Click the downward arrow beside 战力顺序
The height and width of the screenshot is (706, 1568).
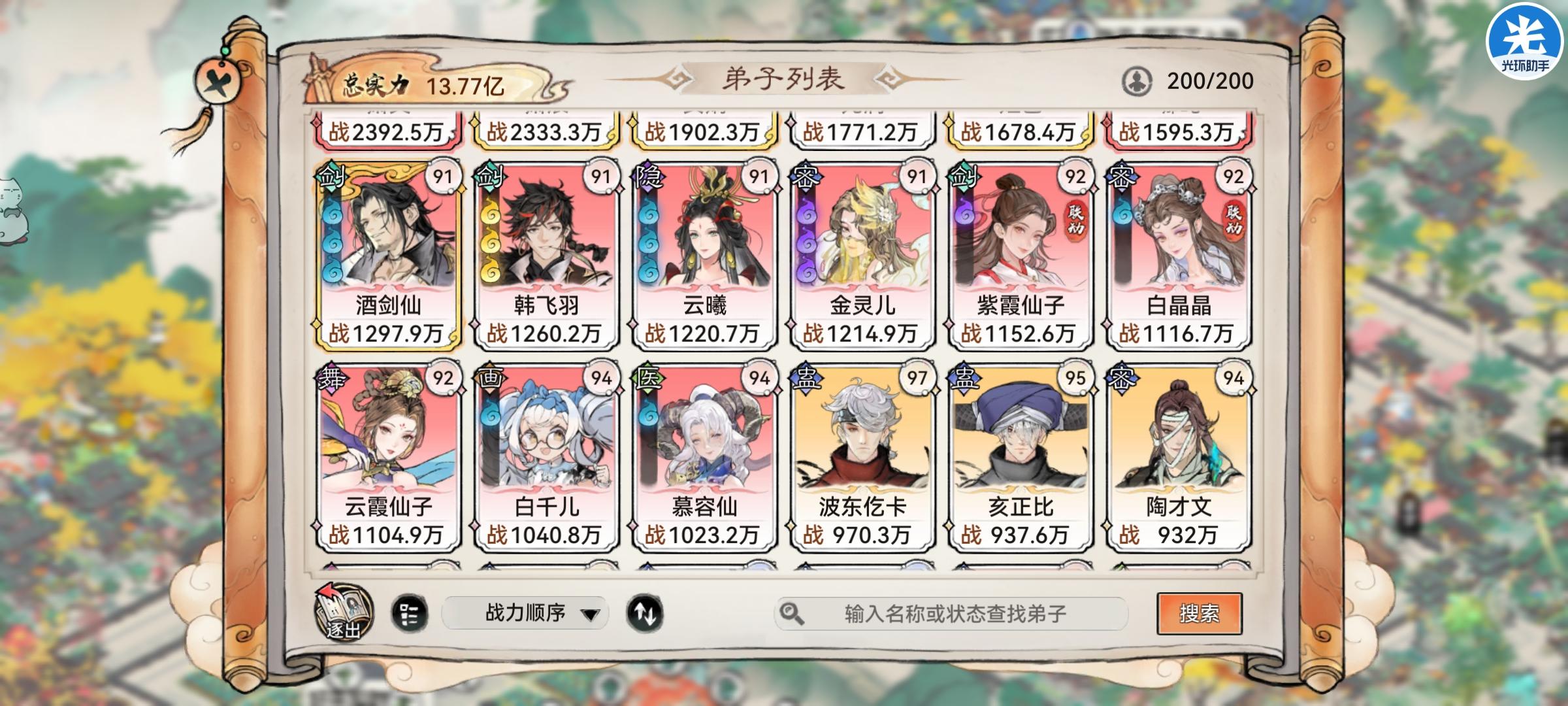point(592,614)
